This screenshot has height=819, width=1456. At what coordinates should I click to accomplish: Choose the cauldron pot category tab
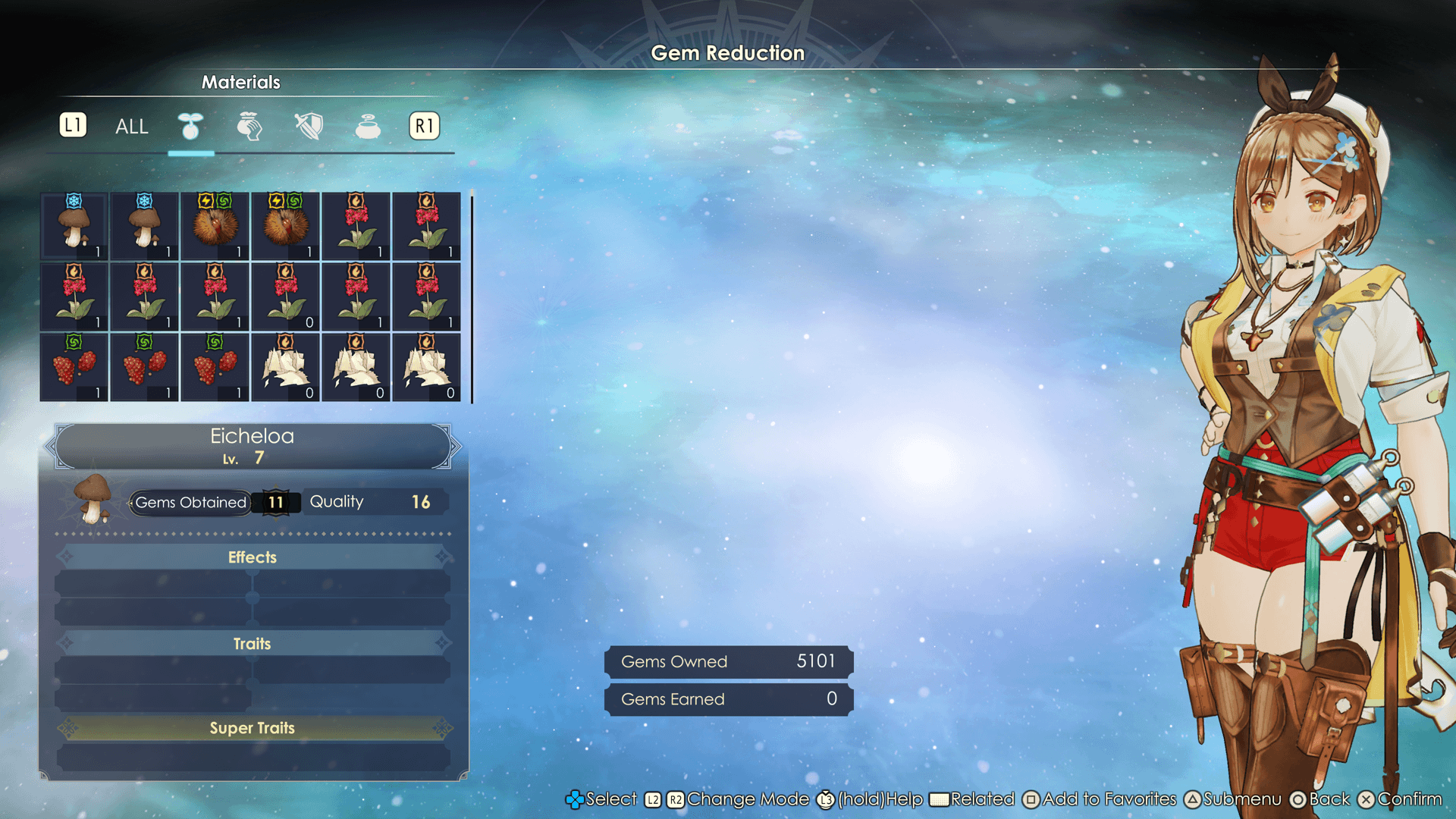pos(368,127)
